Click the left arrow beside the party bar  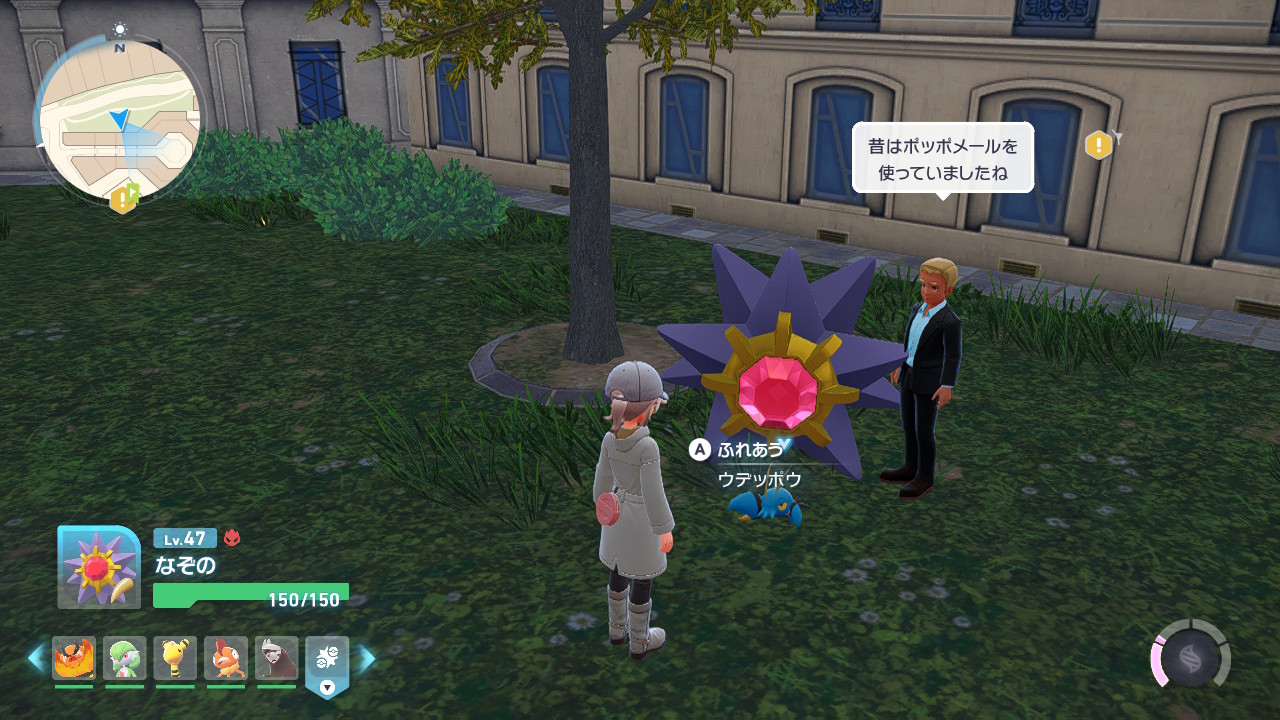pos(36,658)
